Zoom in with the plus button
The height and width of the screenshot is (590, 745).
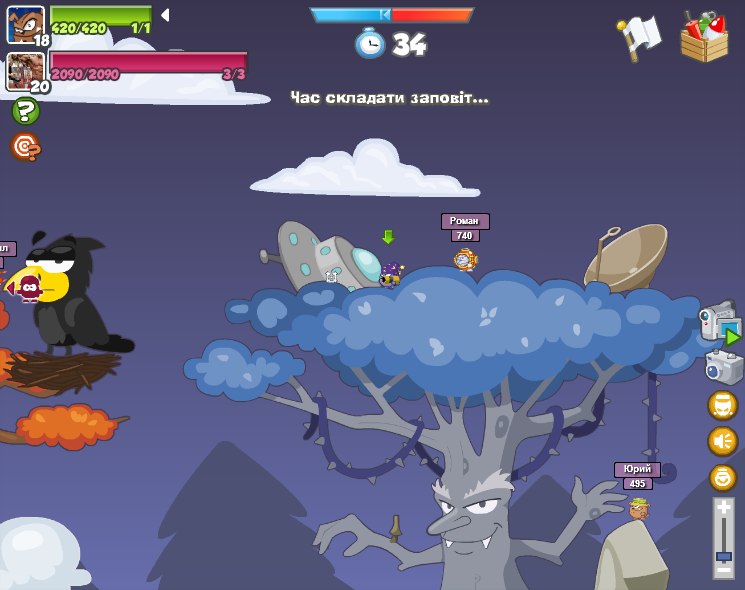(723, 508)
